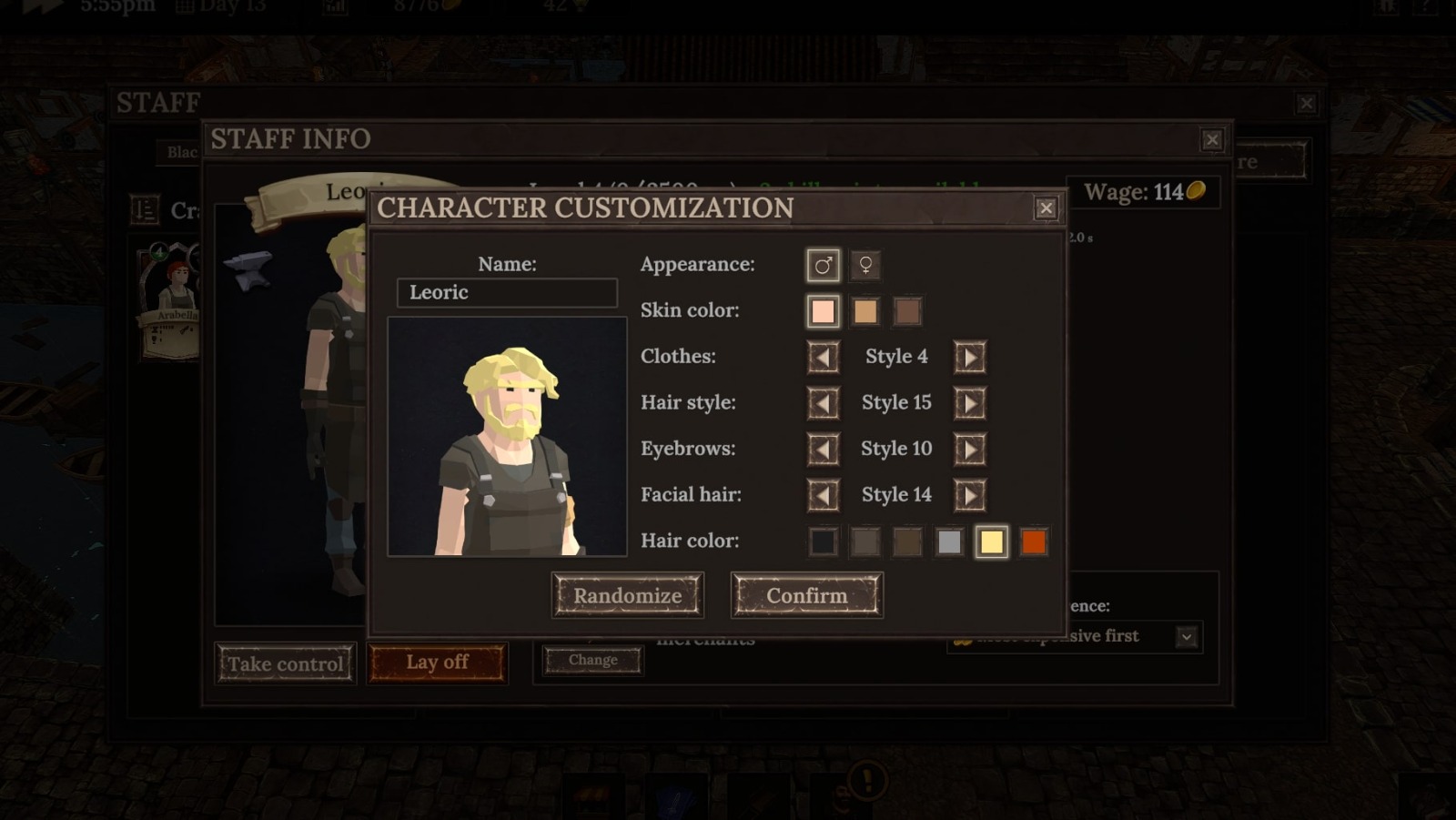Select the male appearance symbol

coord(822,266)
